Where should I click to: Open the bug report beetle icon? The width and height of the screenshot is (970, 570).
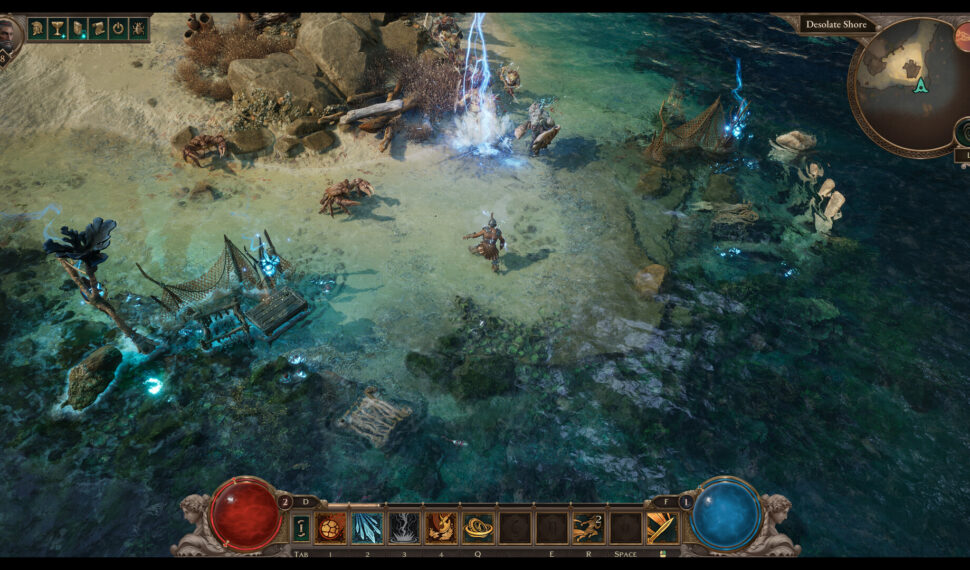coord(138,28)
